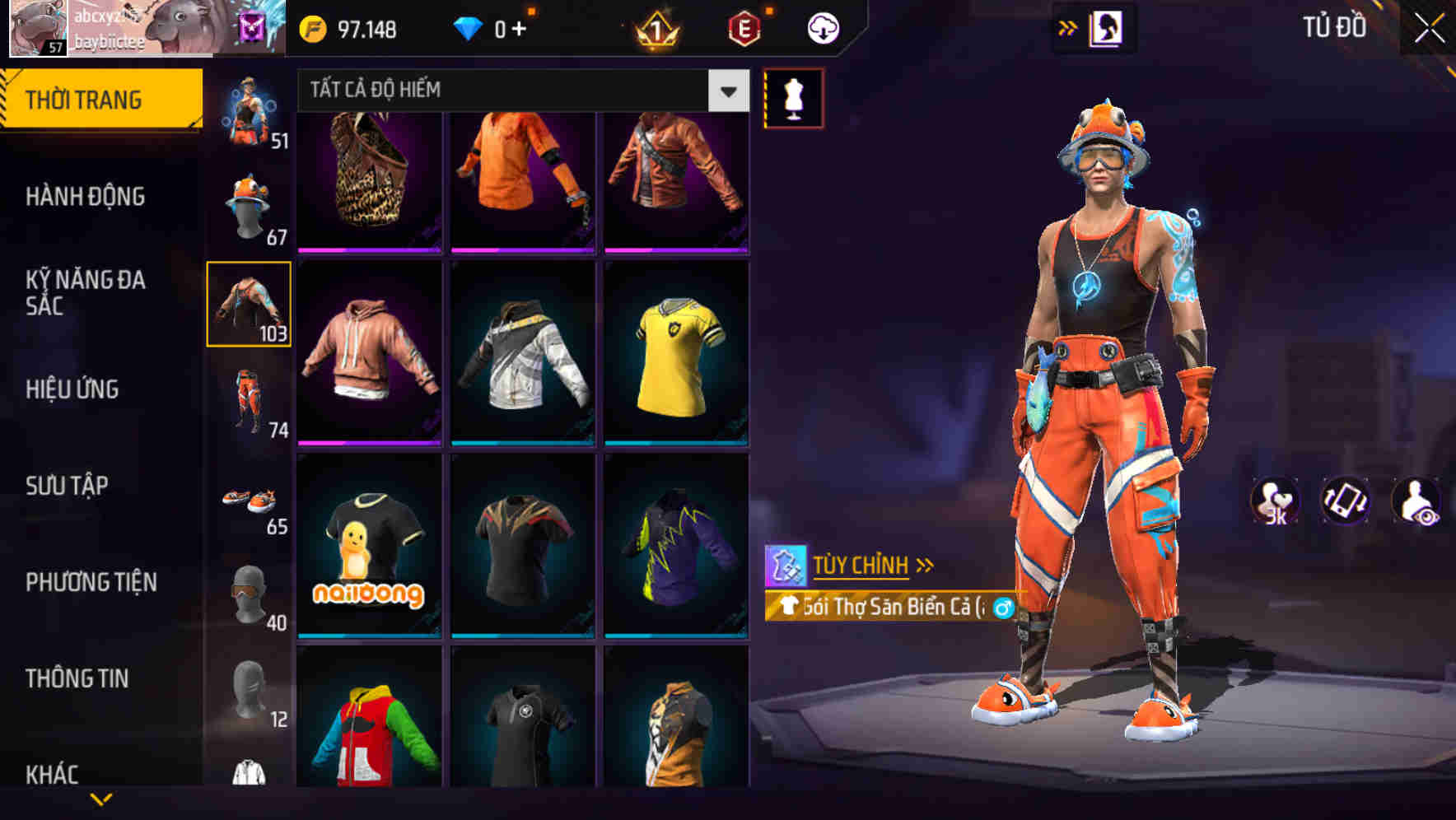Switch to the HÀNH ĐỘNG tab

[x=87, y=196]
